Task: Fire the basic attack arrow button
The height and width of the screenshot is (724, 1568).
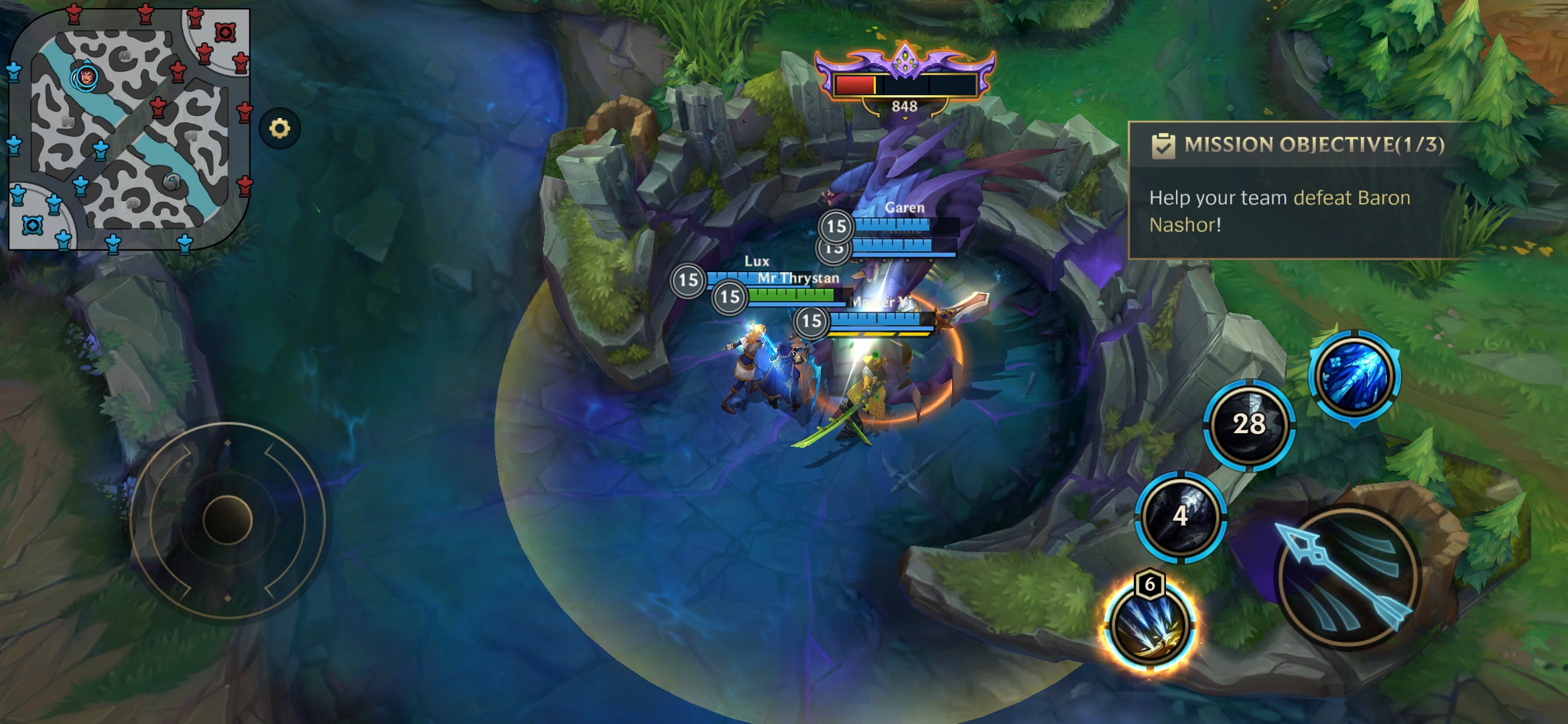Action: 1348,577
